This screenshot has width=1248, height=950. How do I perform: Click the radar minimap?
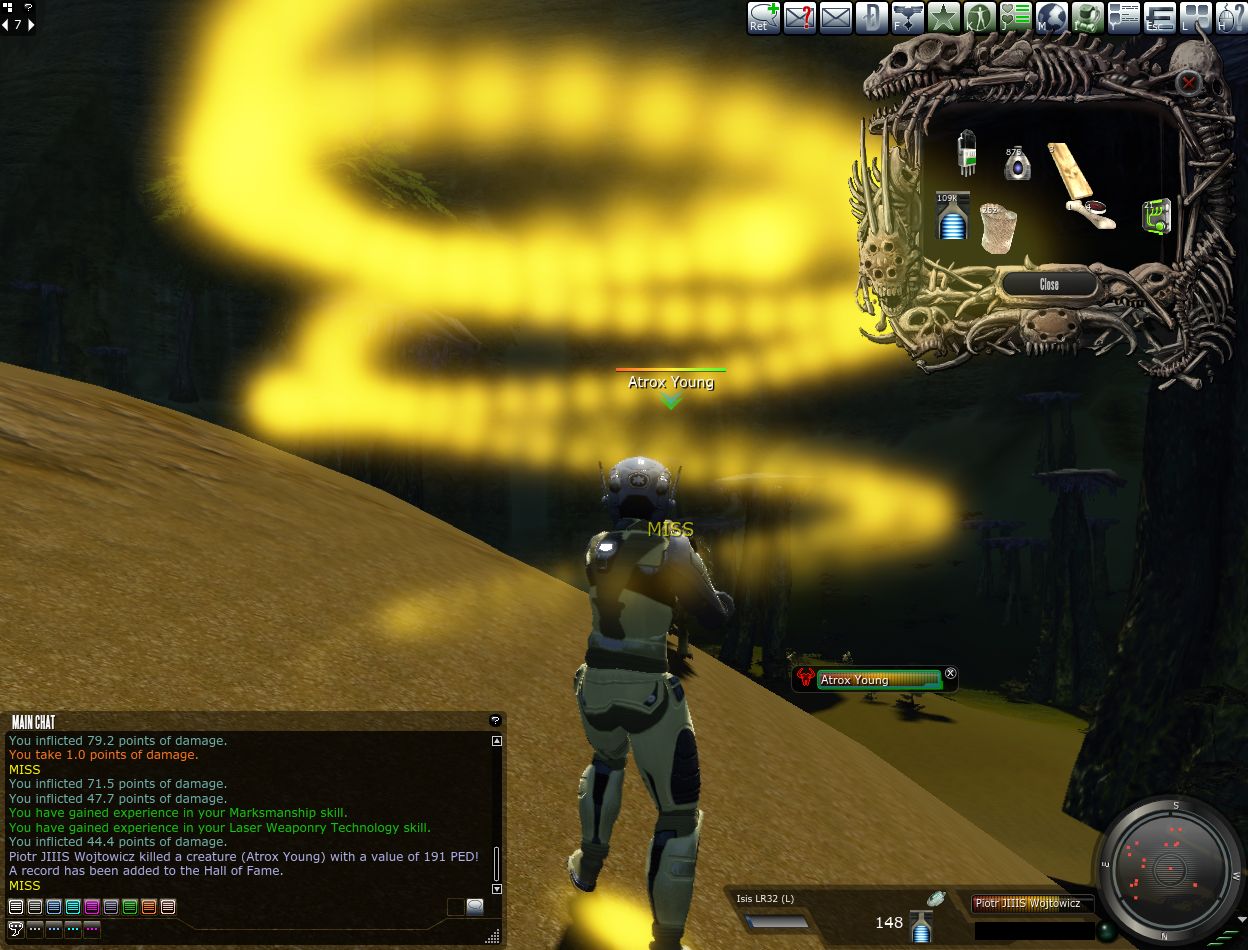[1166, 868]
